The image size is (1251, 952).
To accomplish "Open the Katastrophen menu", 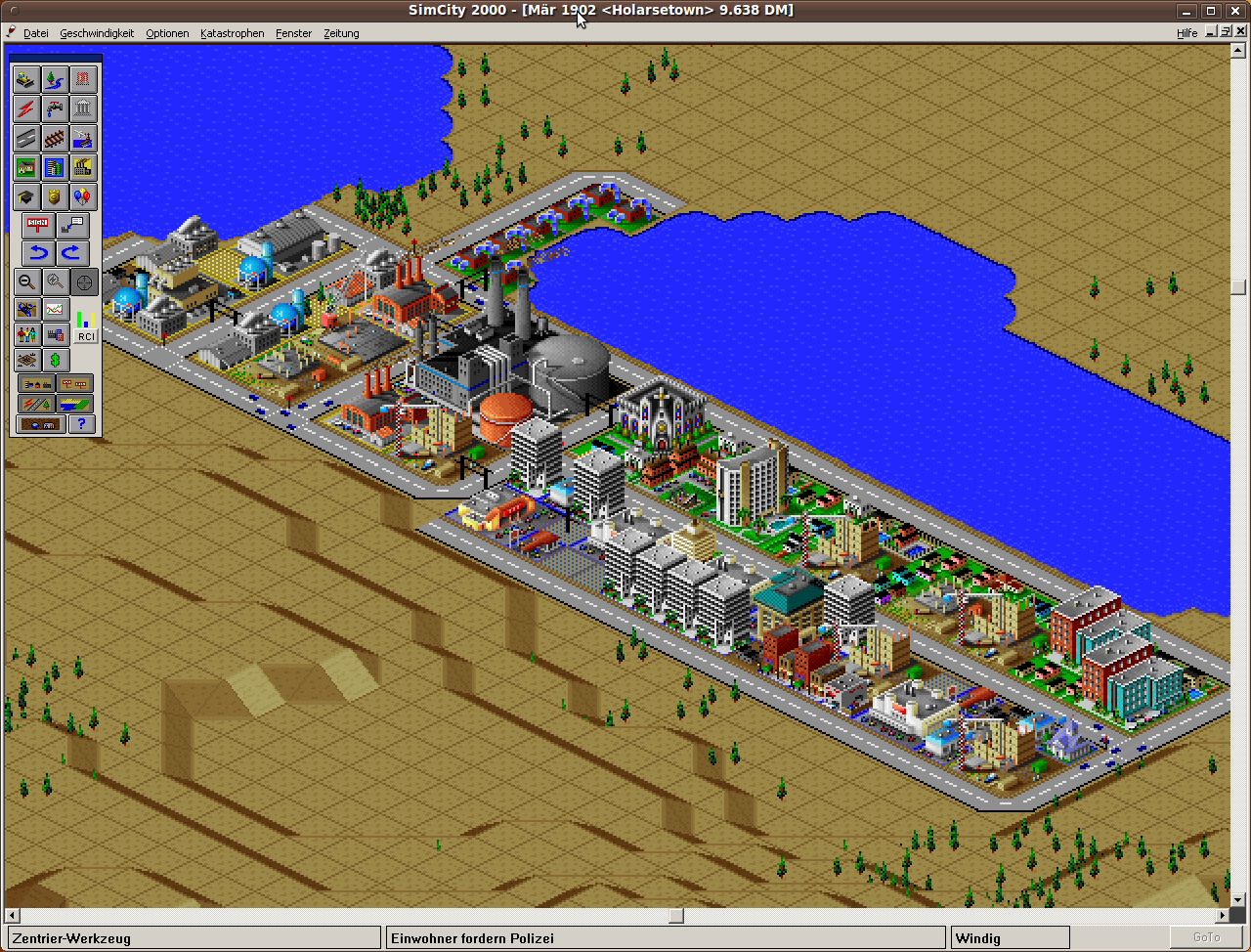I will tap(232, 32).
